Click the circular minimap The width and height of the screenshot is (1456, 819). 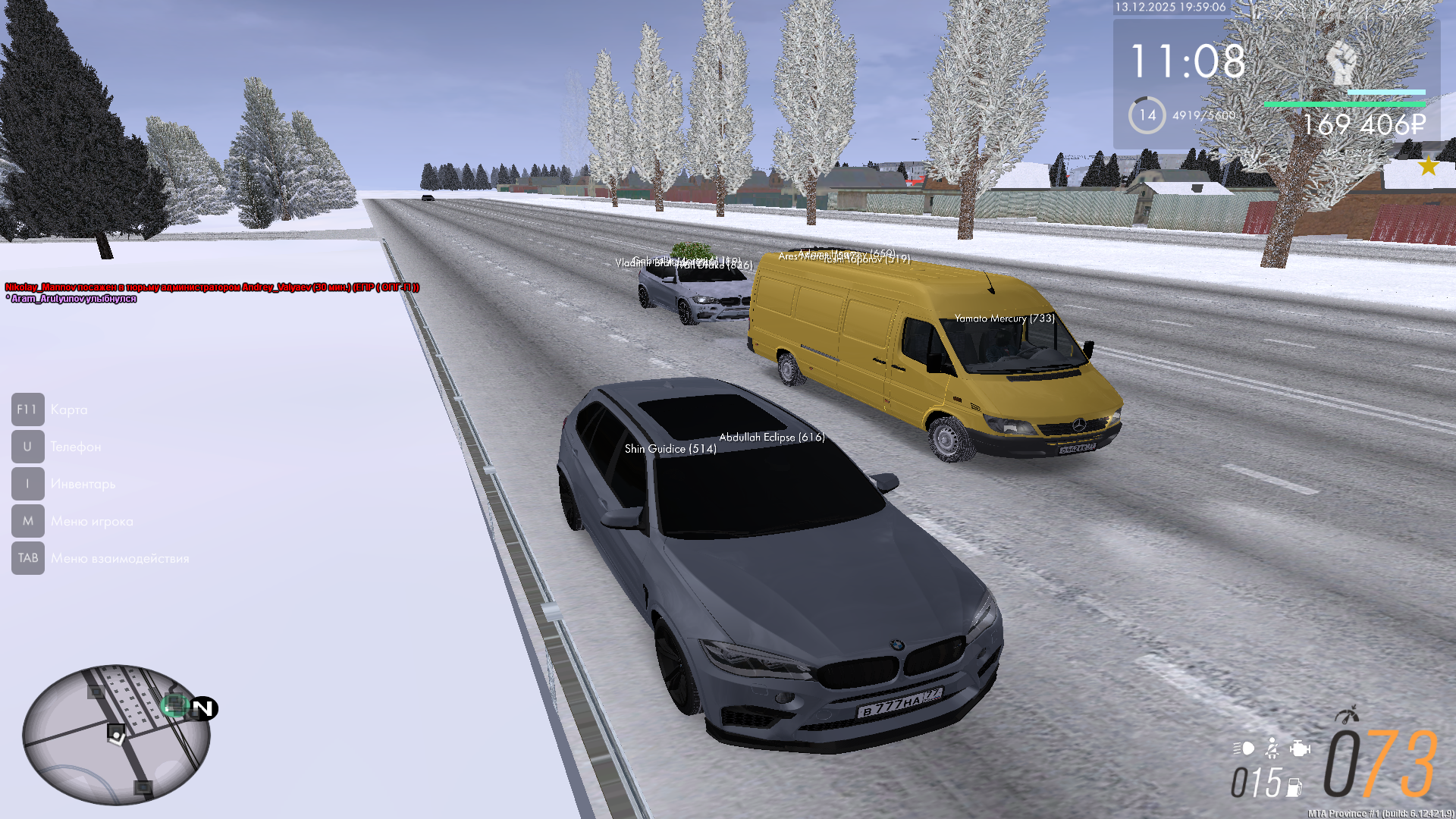click(117, 734)
